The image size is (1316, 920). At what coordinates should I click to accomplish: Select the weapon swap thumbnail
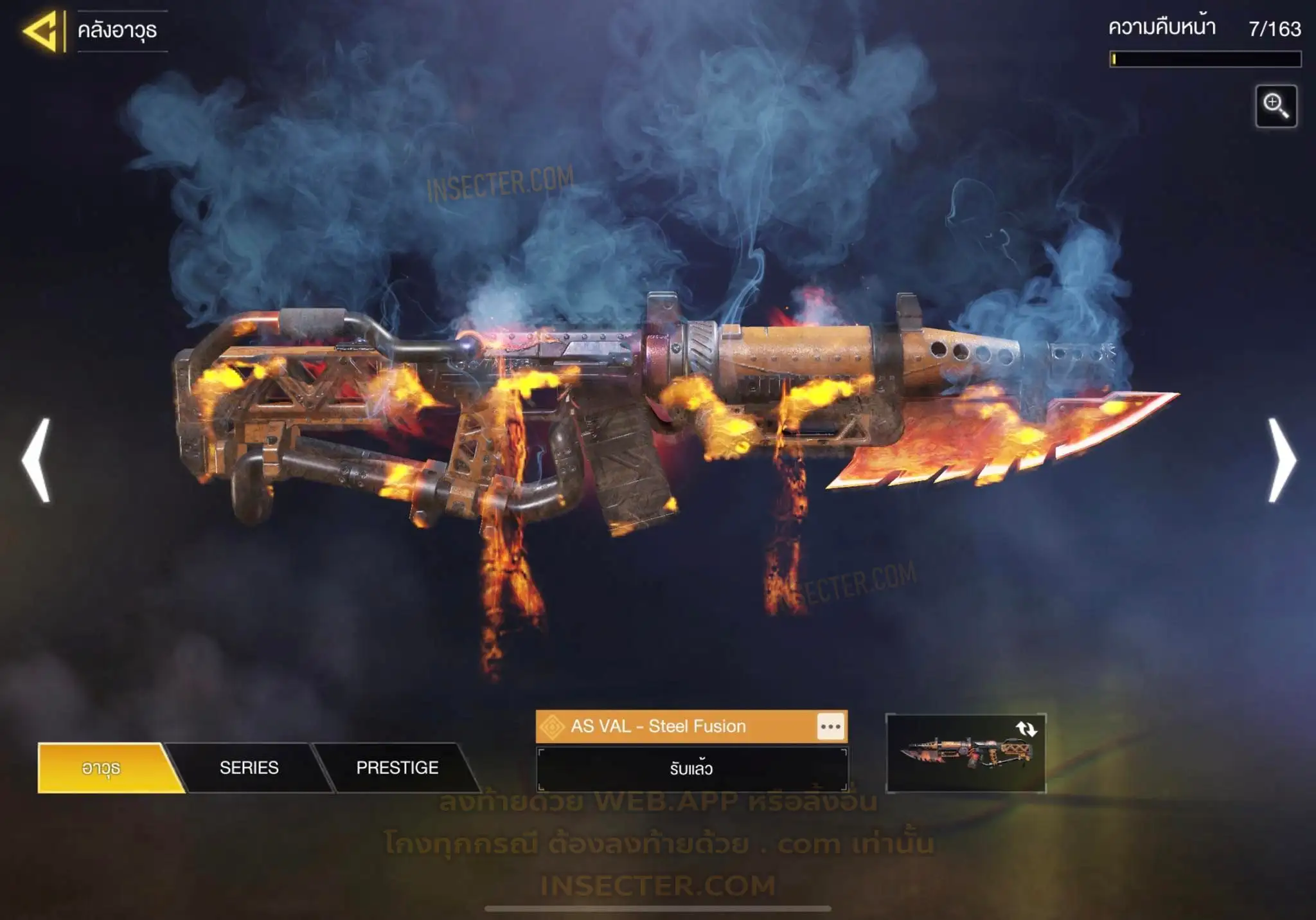(965, 753)
